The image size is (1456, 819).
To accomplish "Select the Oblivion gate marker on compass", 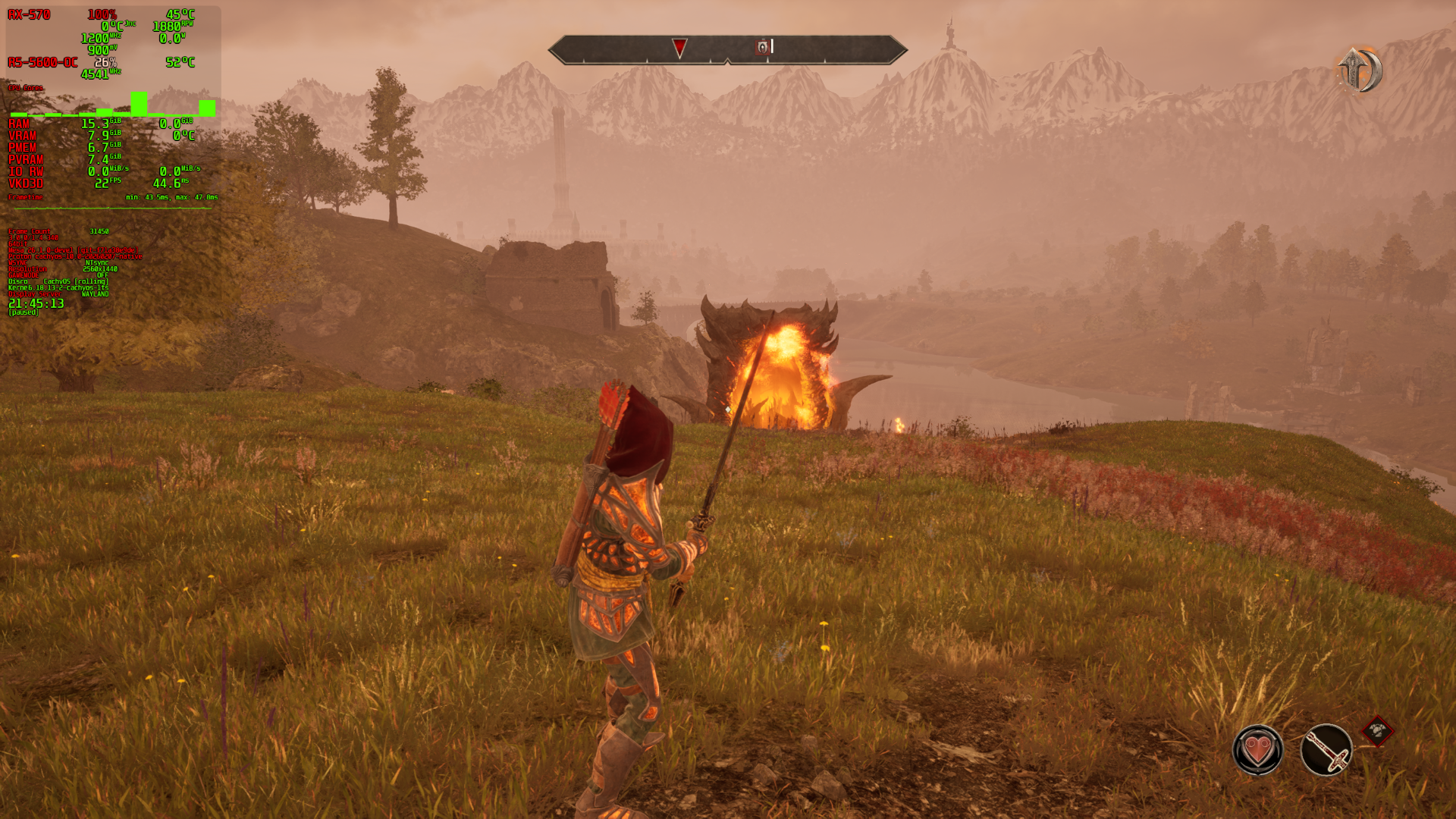I will tap(763, 48).
